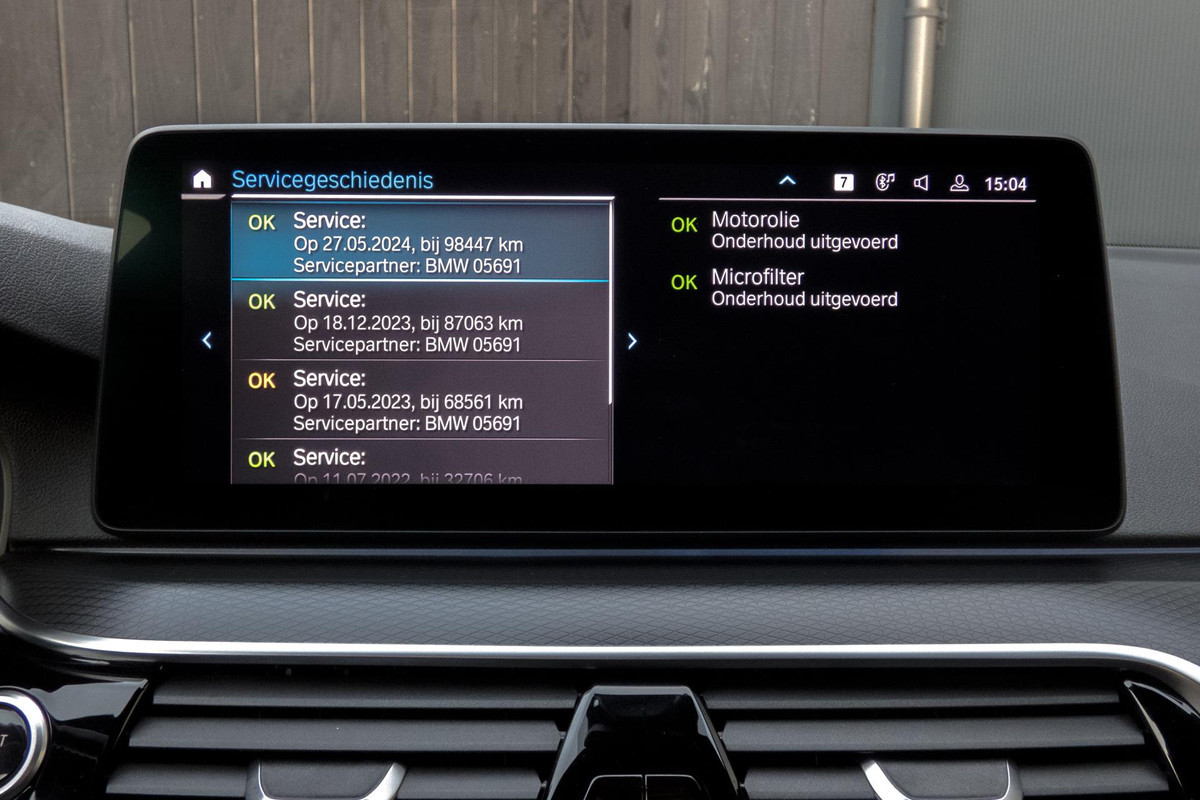Image resolution: width=1200 pixels, height=800 pixels.
Task: Select the 27.05.2024 service entry
Action: [x=420, y=244]
